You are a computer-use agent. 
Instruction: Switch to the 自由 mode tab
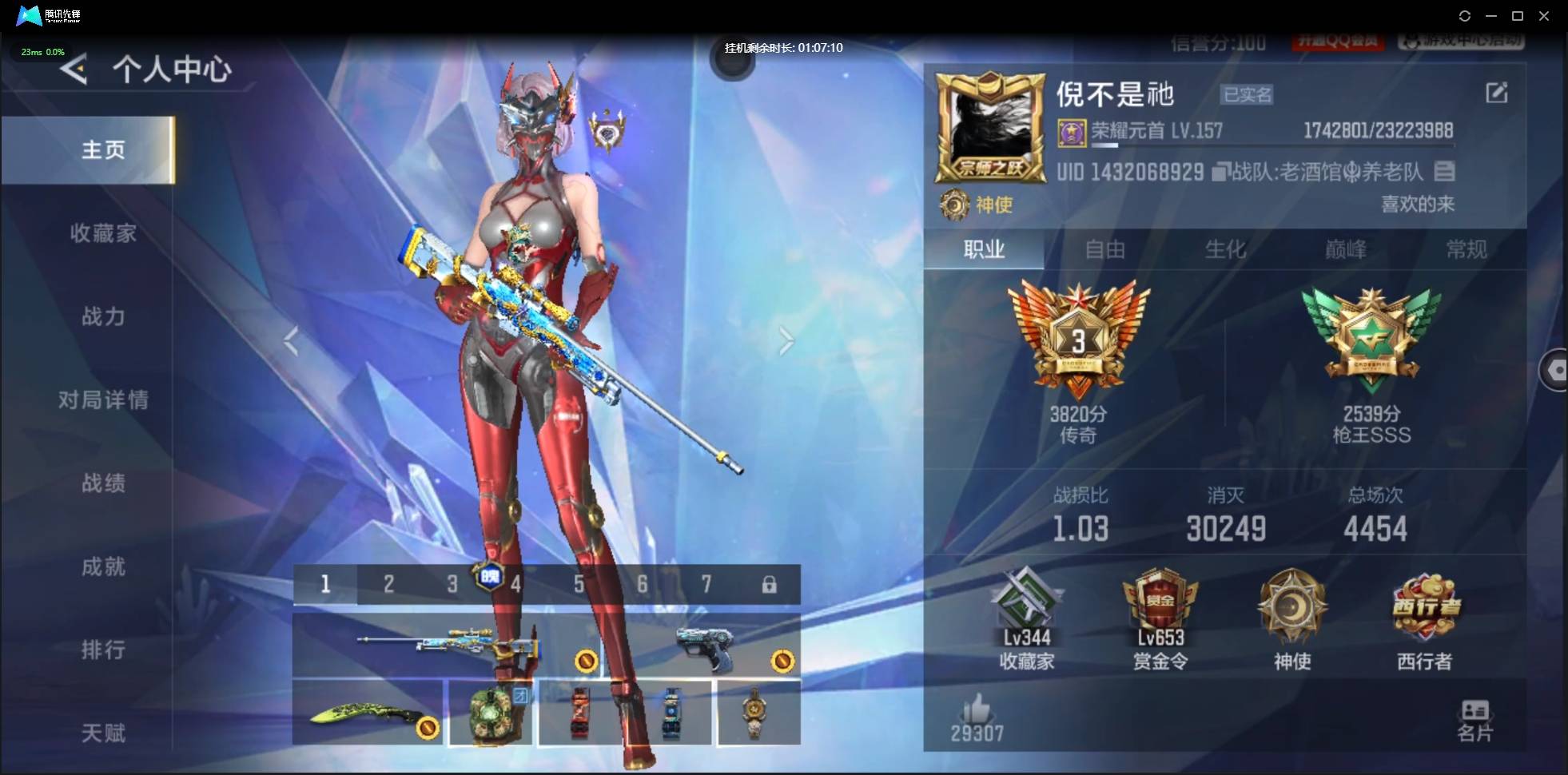[x=1105, y=249]
